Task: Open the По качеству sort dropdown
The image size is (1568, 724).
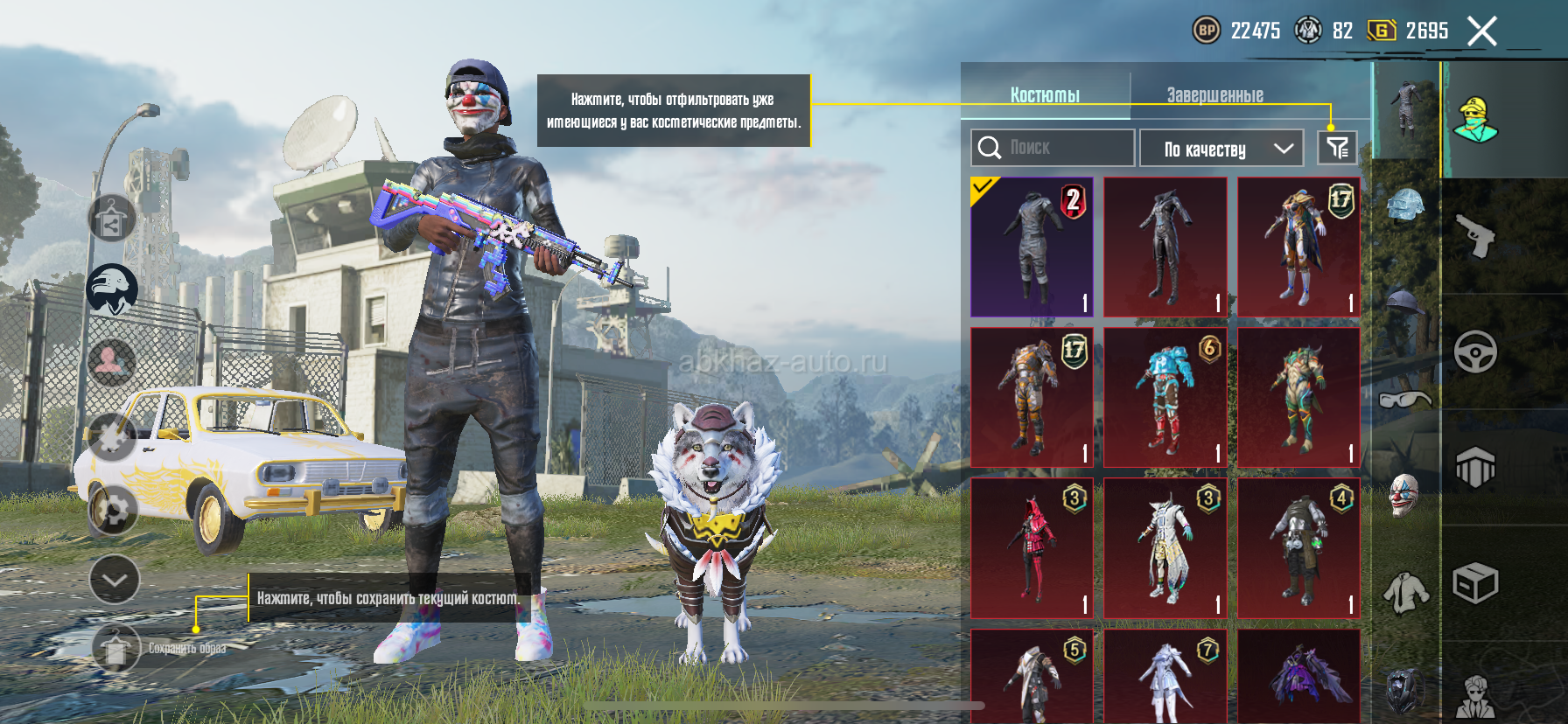Action: click(x=1221, y=149)
